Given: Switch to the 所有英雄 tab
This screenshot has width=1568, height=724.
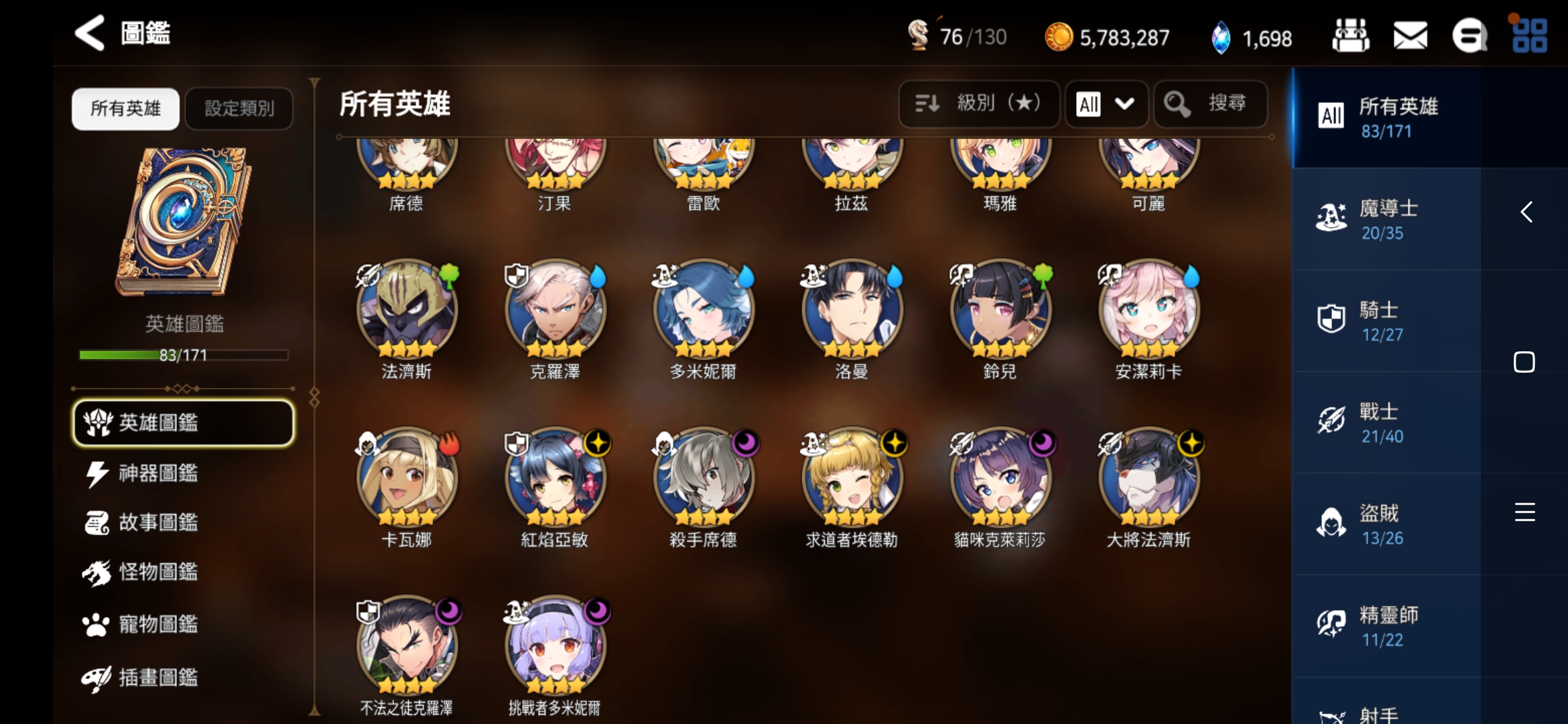Looking at the screenshot, I should coord(125,108).
